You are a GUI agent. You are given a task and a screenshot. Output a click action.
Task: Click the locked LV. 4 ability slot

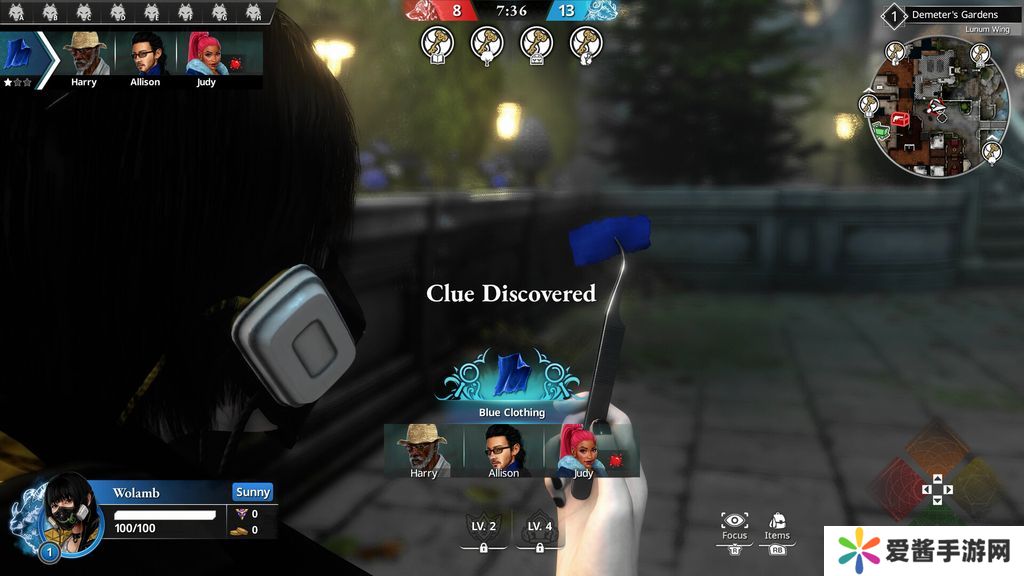(540, 531)
